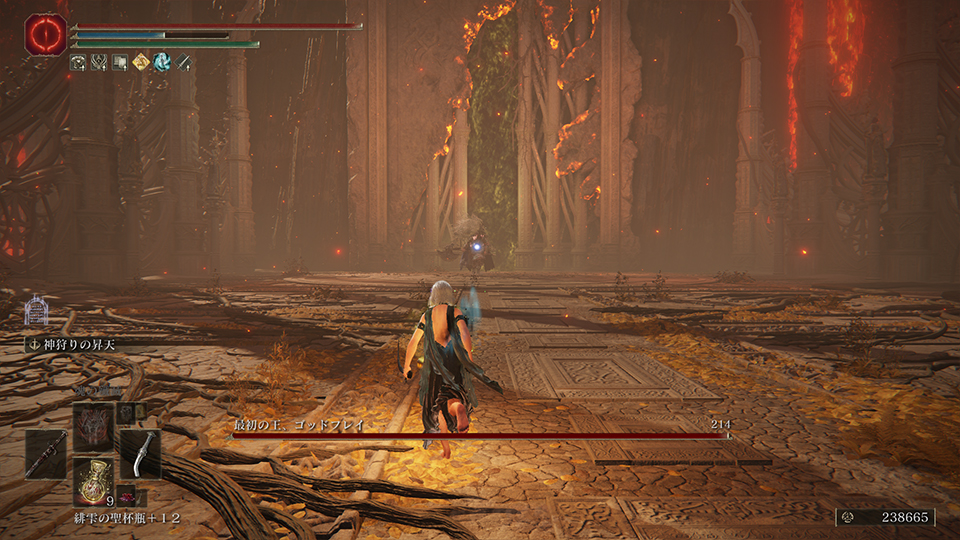
Task: Select the small red pouch item slot
Action: (127, 496)
